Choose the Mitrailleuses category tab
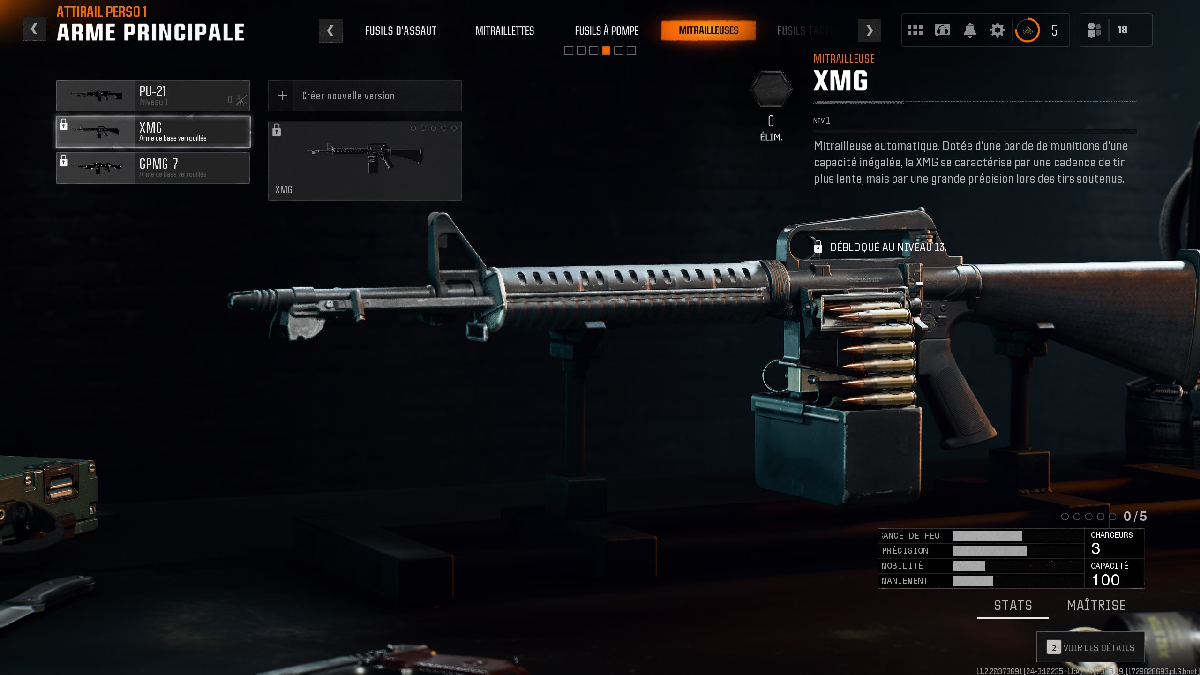 pos(708,31)
